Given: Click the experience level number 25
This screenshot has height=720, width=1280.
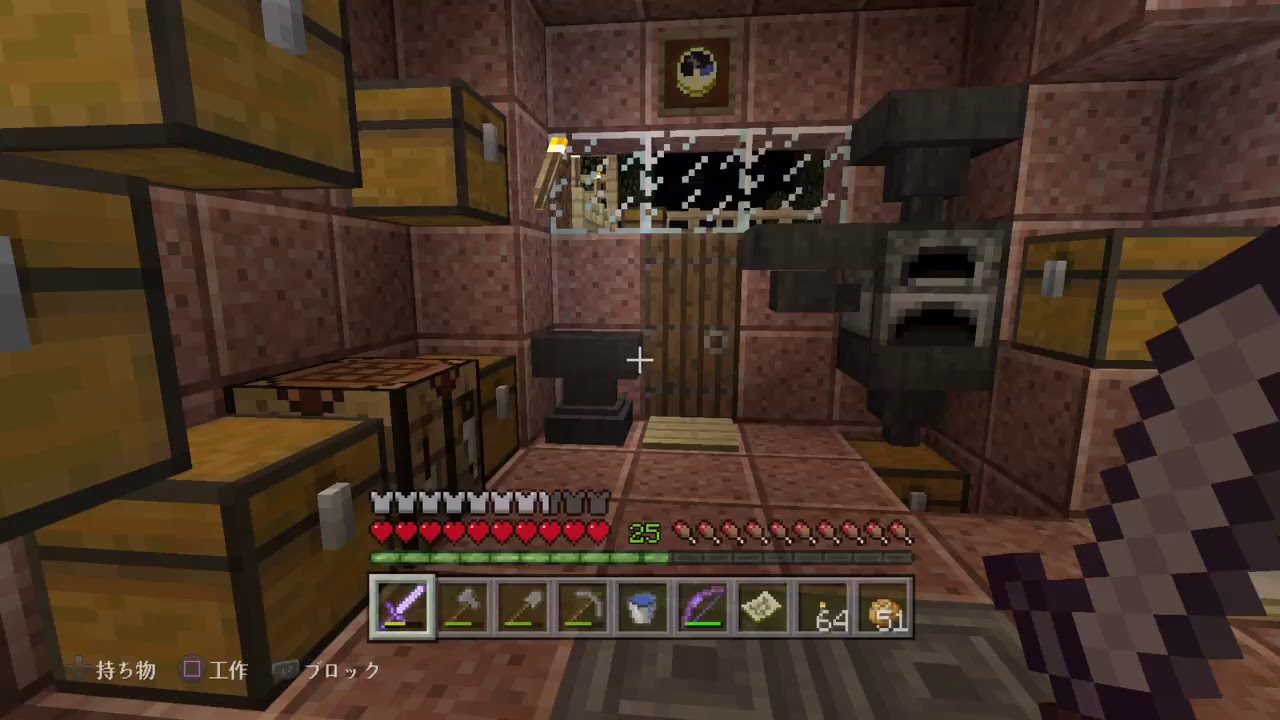Looking at the screenshot, I should (x=645, y=532).
